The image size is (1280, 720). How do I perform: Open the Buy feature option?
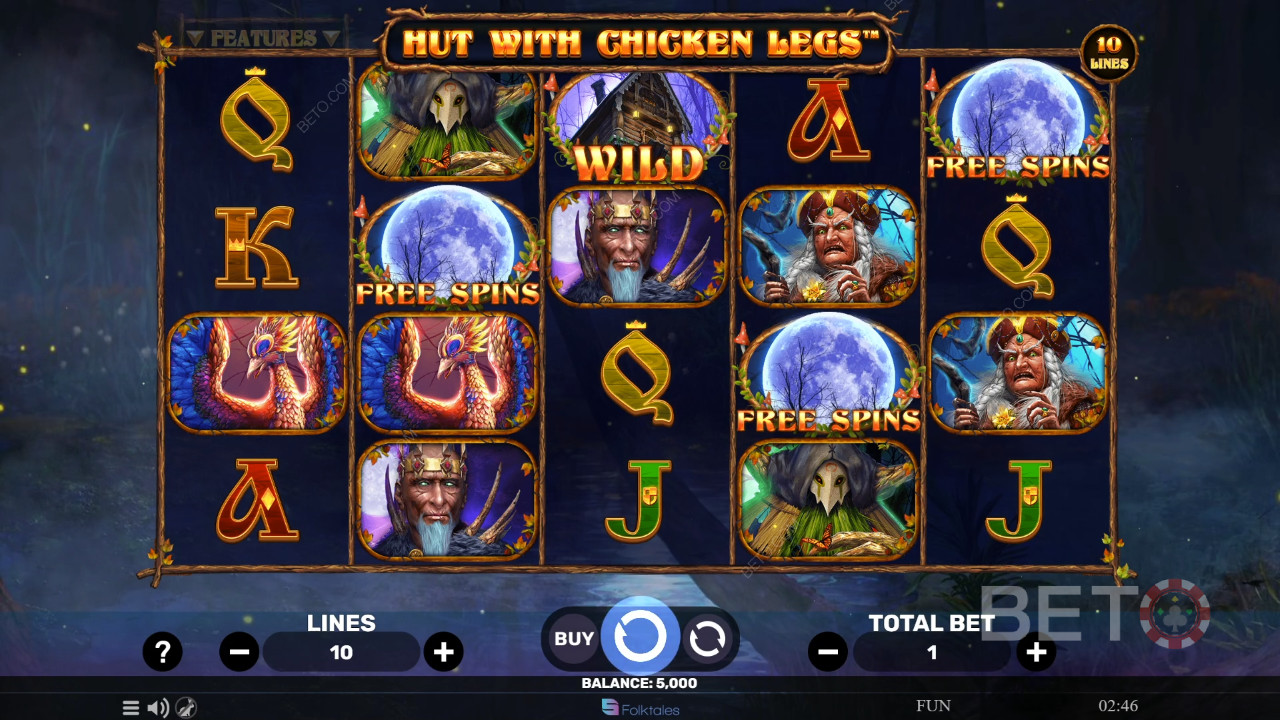[574, 638]
